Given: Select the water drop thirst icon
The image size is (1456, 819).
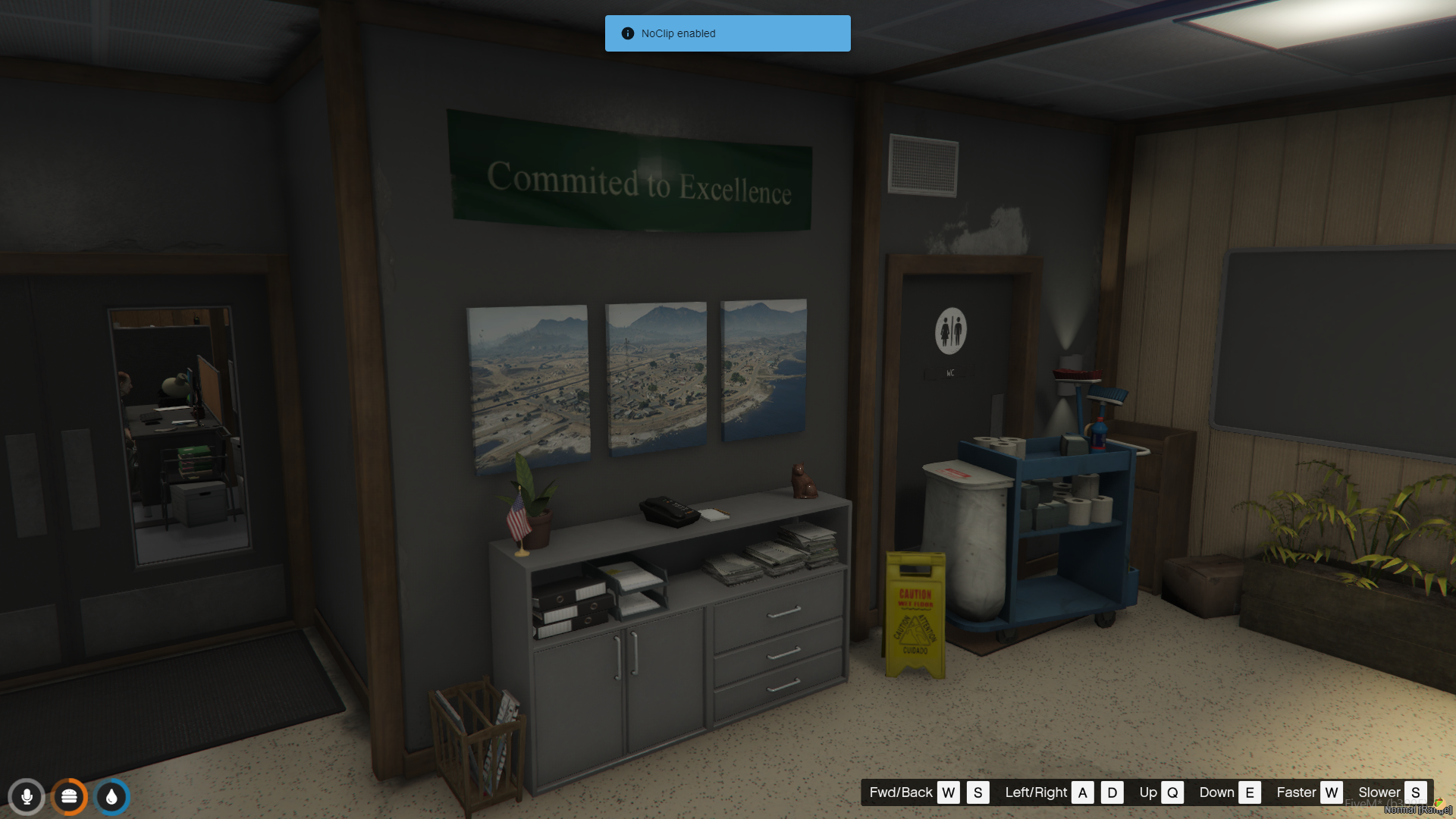Looking at the screenshot, I should click(x=112, y=797).
